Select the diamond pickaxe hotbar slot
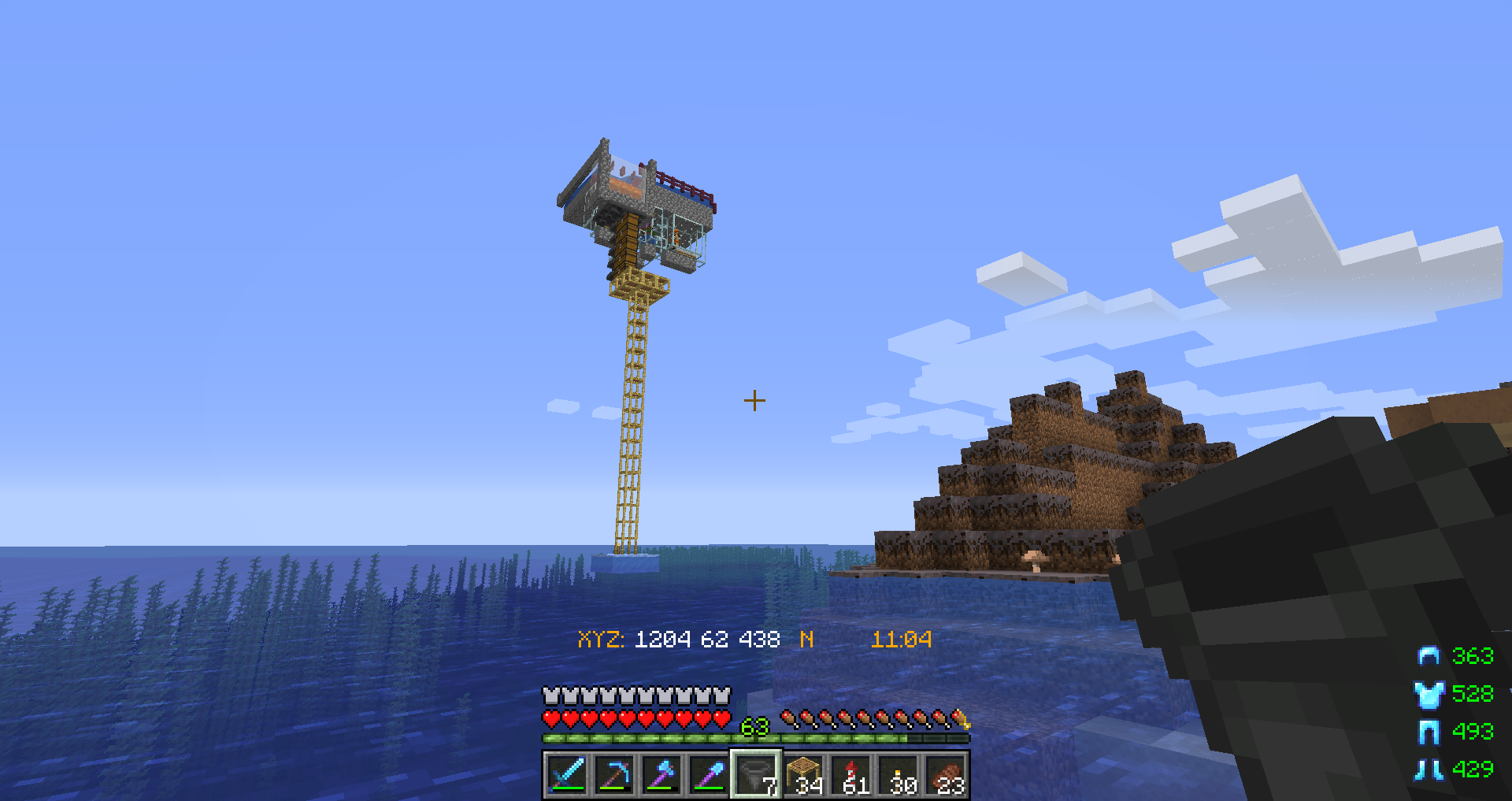Viewport: 1512px width, 801px height. click(x=614, y=775)
